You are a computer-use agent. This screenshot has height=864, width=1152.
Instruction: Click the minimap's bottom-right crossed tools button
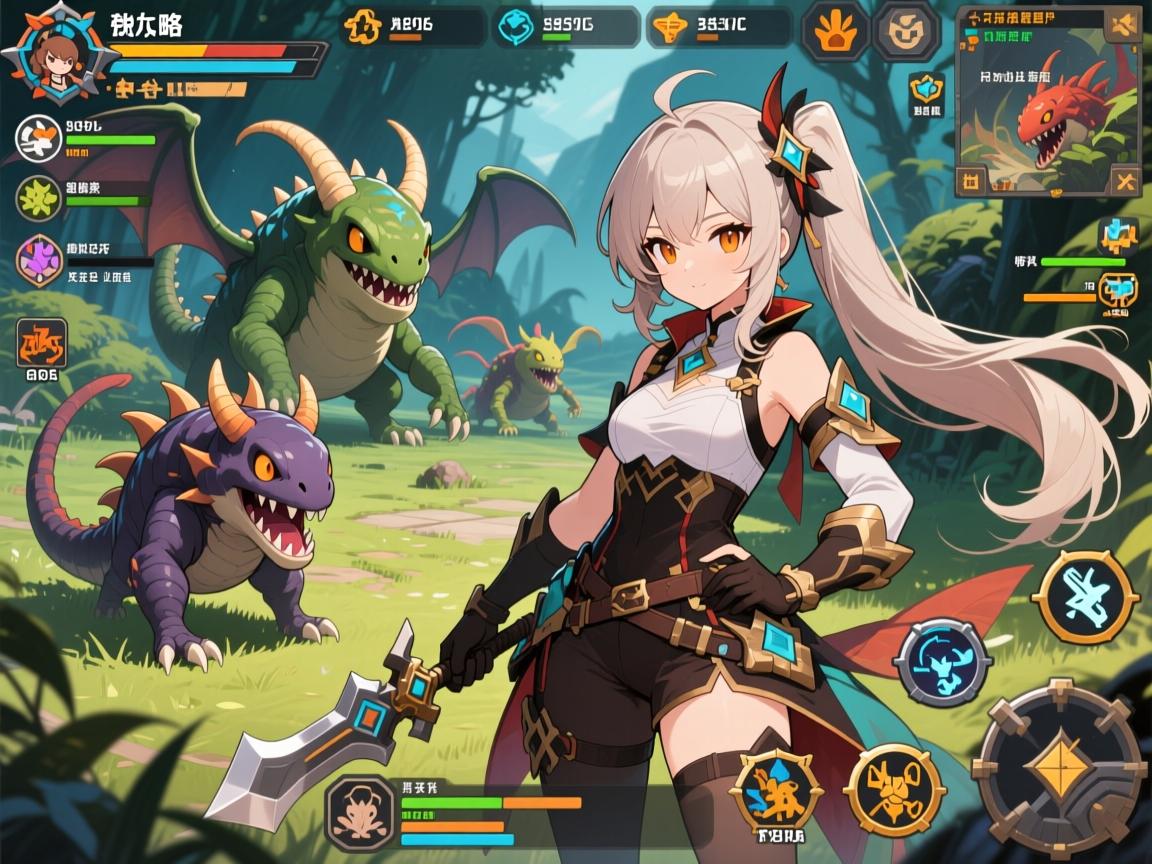point(1124,181)
